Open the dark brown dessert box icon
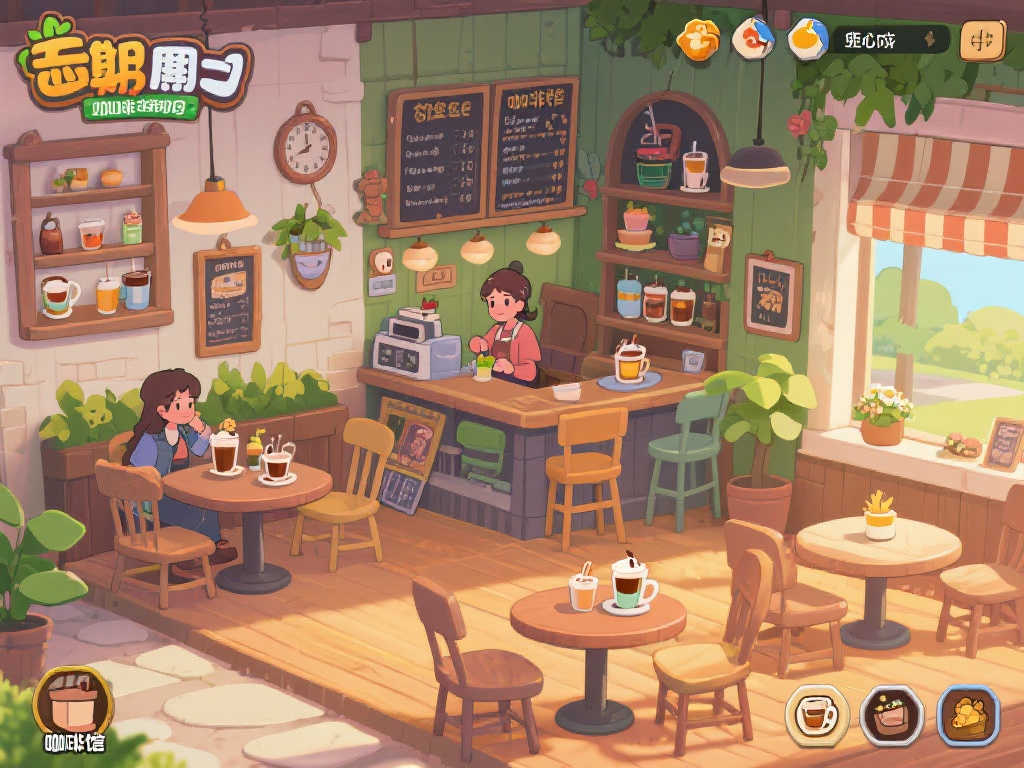 point(891,714)
